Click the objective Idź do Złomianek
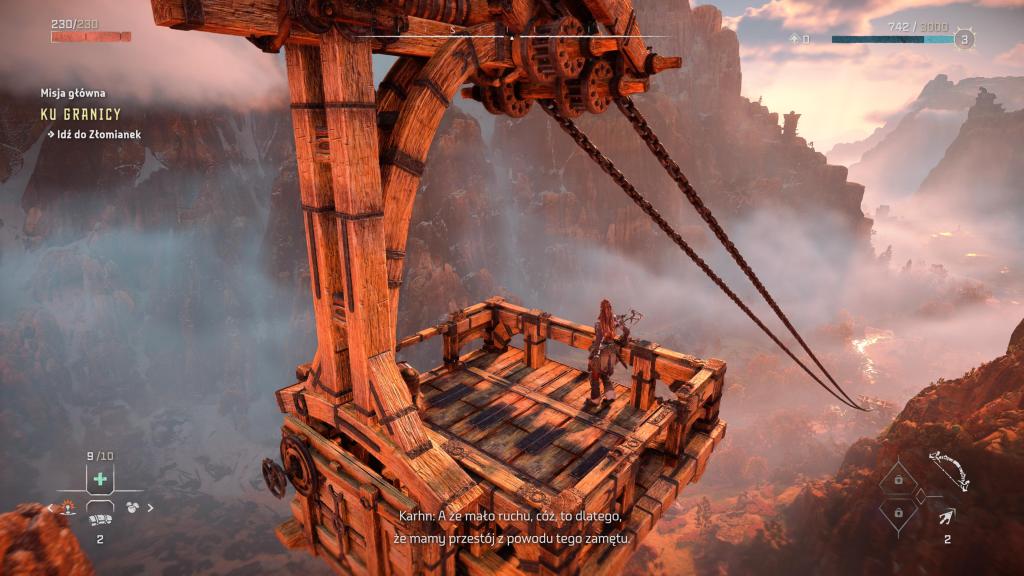This screenshot has width=1024, height=576. coord(99,133)
